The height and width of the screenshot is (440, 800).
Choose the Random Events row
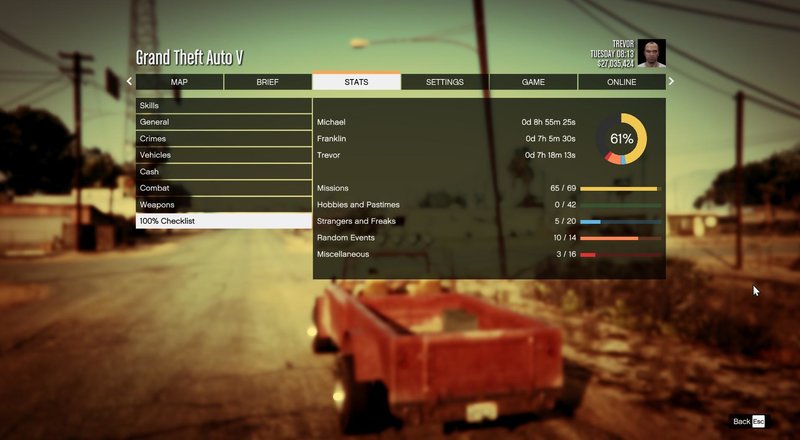tap(488, 238)
